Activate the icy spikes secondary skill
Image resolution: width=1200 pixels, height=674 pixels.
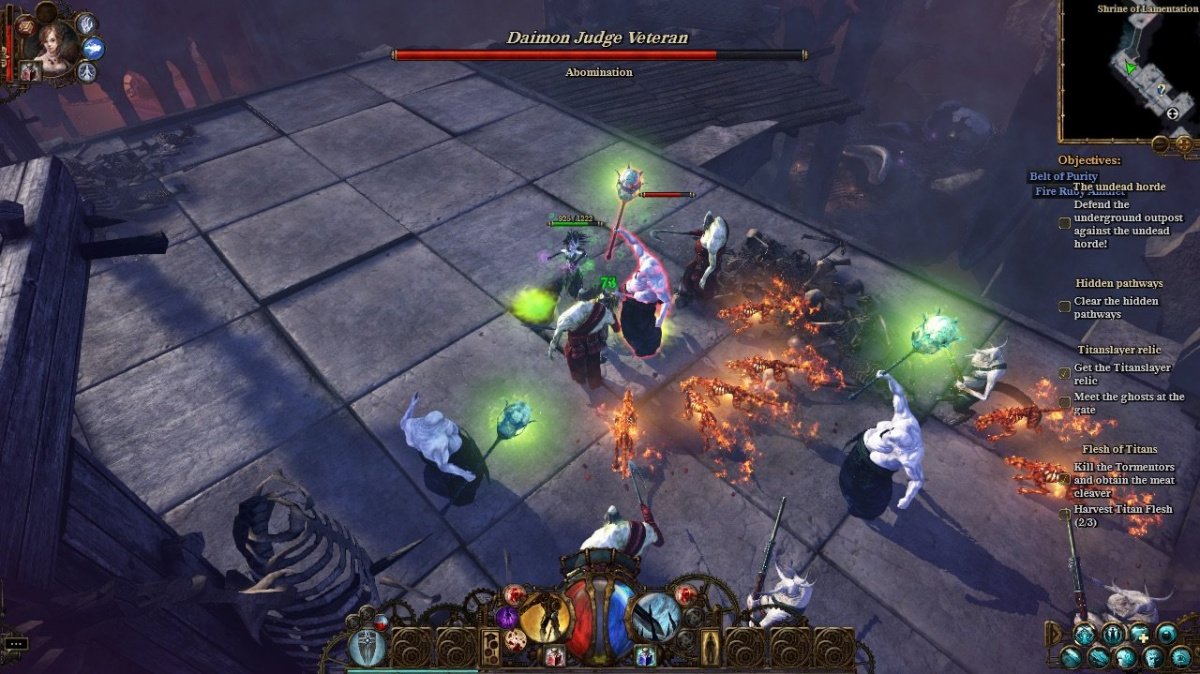pos(657,617)
